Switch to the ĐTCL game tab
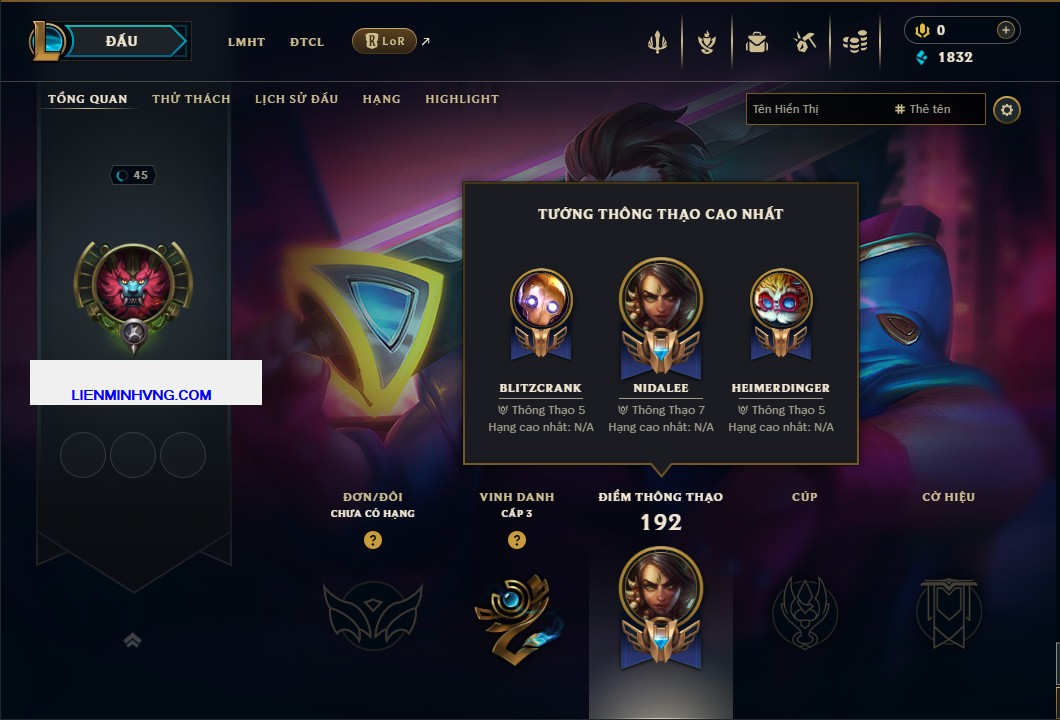Image resolution: width=1060 pixels, height=720 pixels. point(307,42)
